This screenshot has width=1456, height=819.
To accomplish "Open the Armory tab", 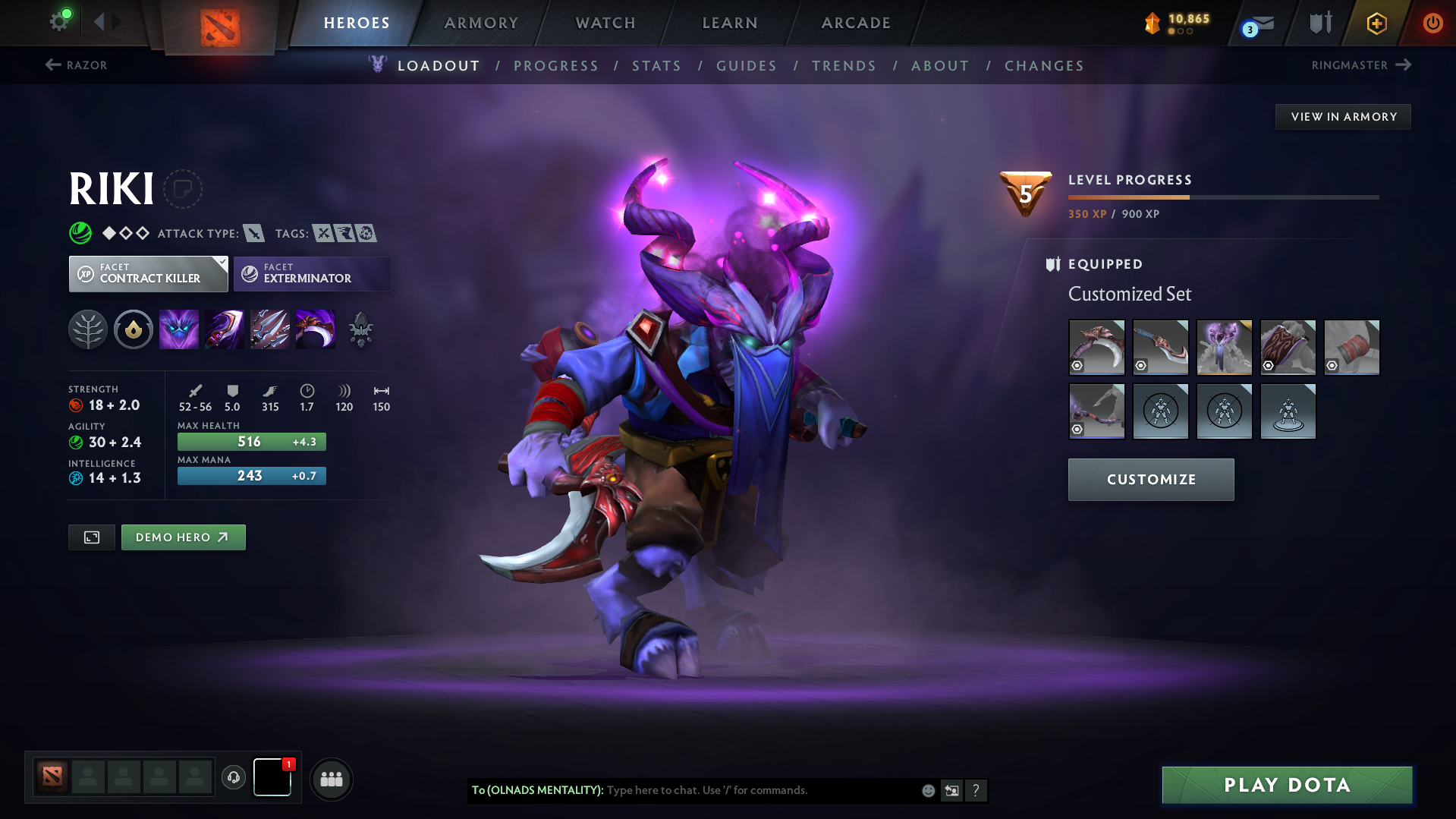I will pyautogui.click(x=481, y=23).
